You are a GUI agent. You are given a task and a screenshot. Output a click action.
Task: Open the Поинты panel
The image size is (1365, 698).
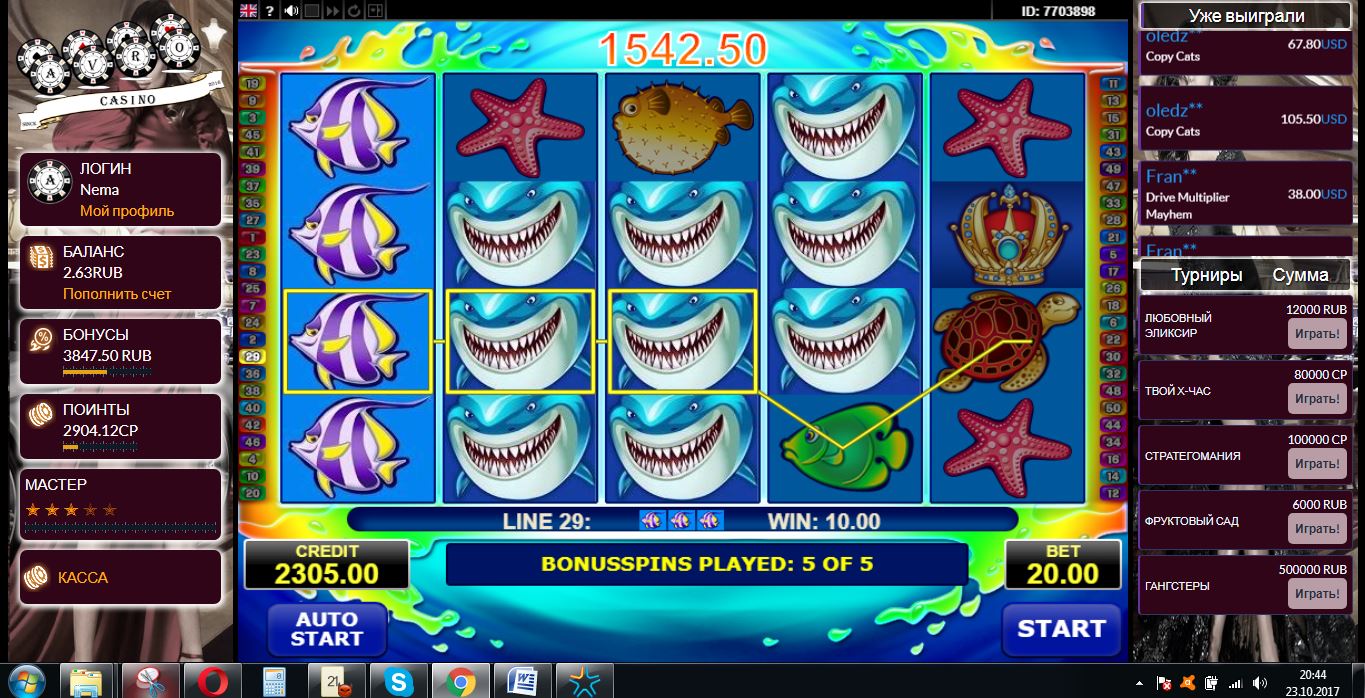tap(120, 421)
